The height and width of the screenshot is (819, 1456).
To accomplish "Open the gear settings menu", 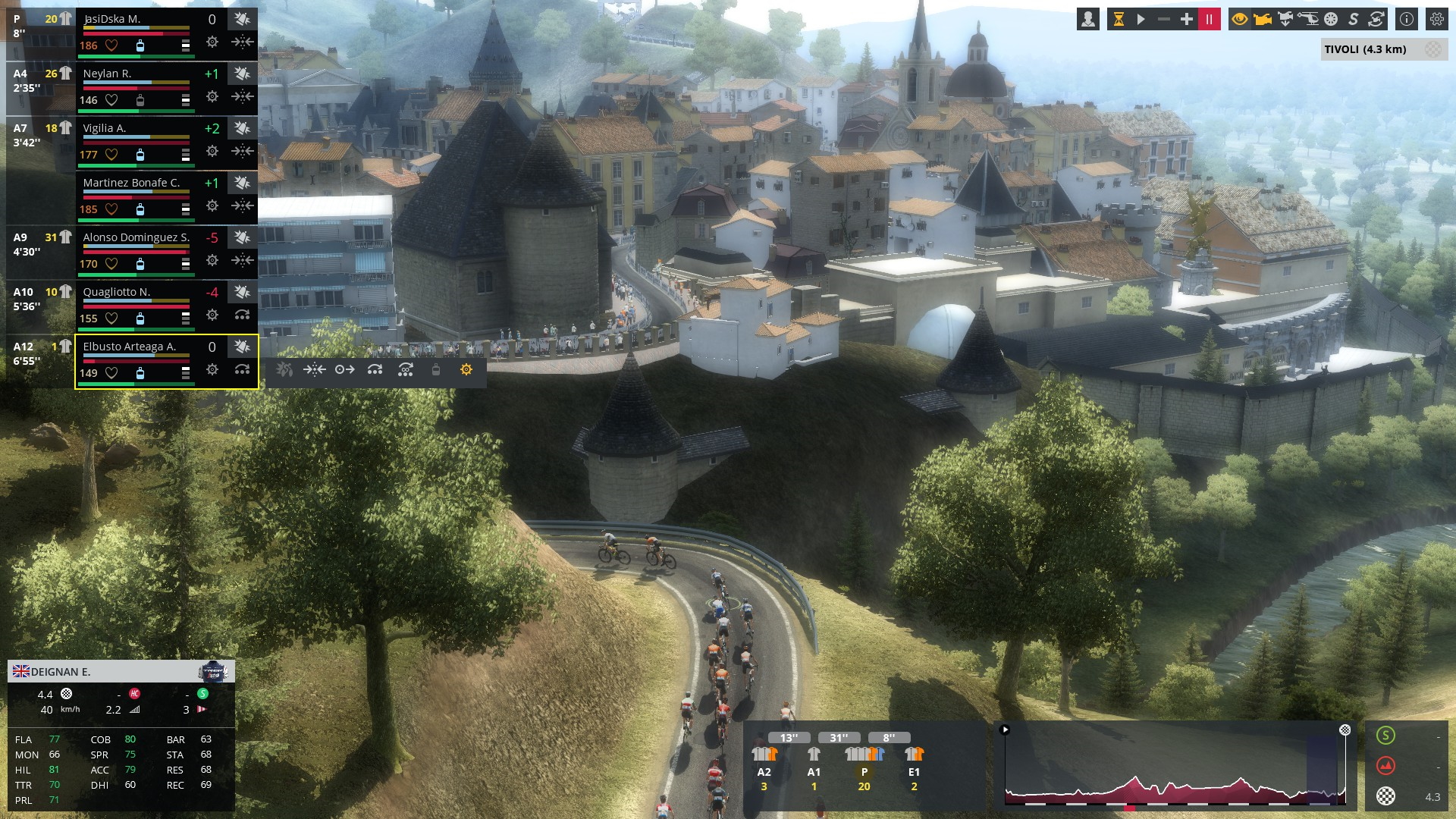I will pos(1437,20).
